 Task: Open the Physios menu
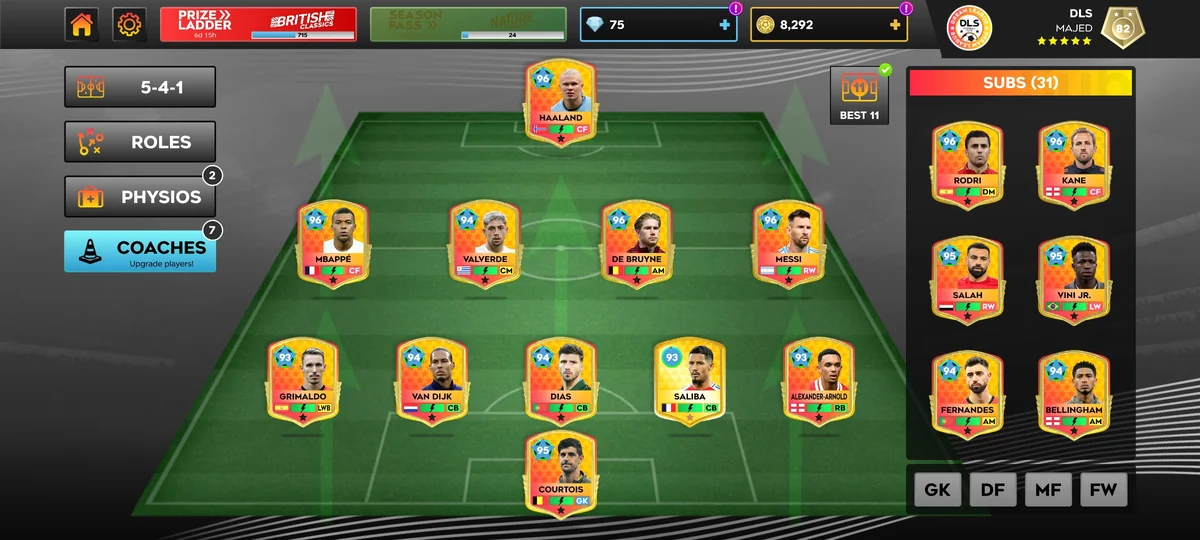coord(140,197)
